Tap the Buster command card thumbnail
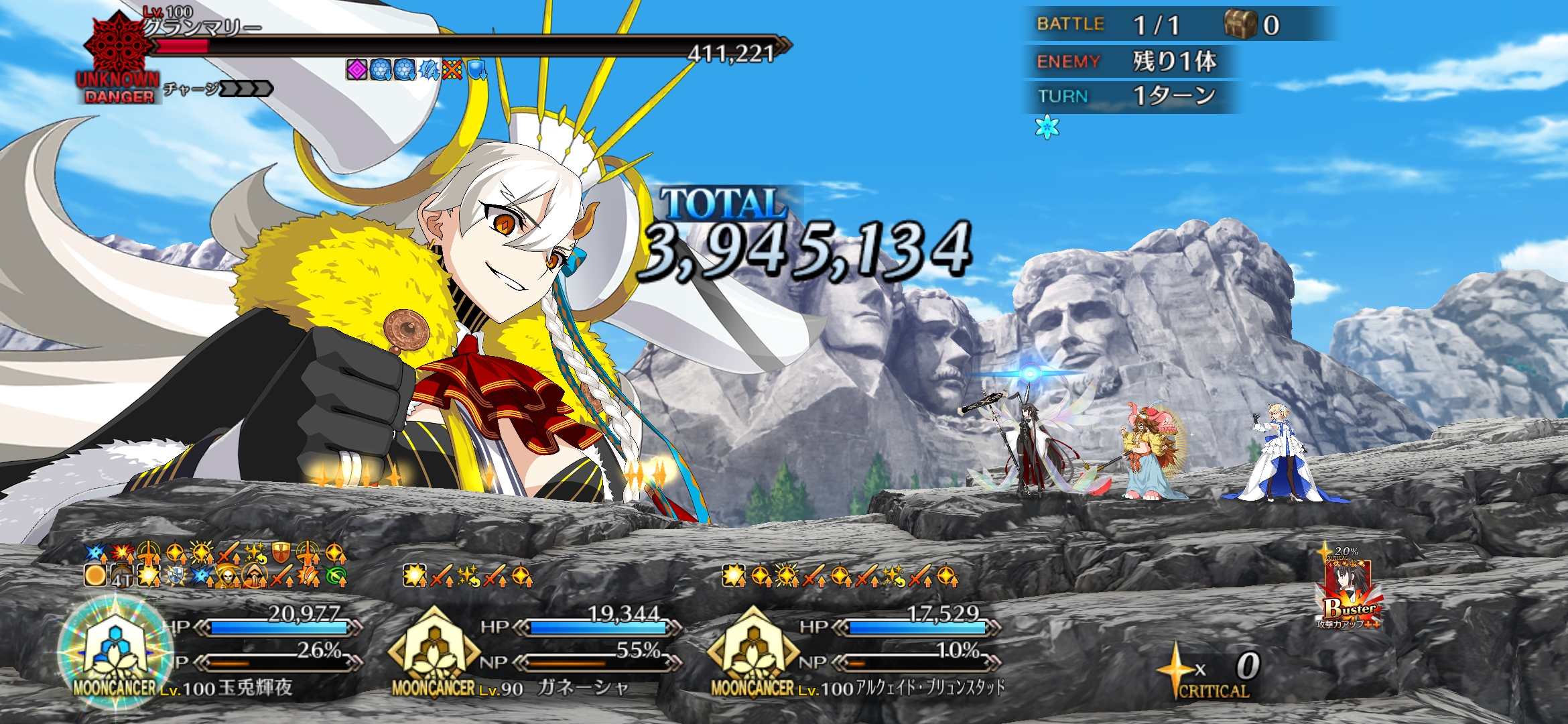 coord(1348,593)
